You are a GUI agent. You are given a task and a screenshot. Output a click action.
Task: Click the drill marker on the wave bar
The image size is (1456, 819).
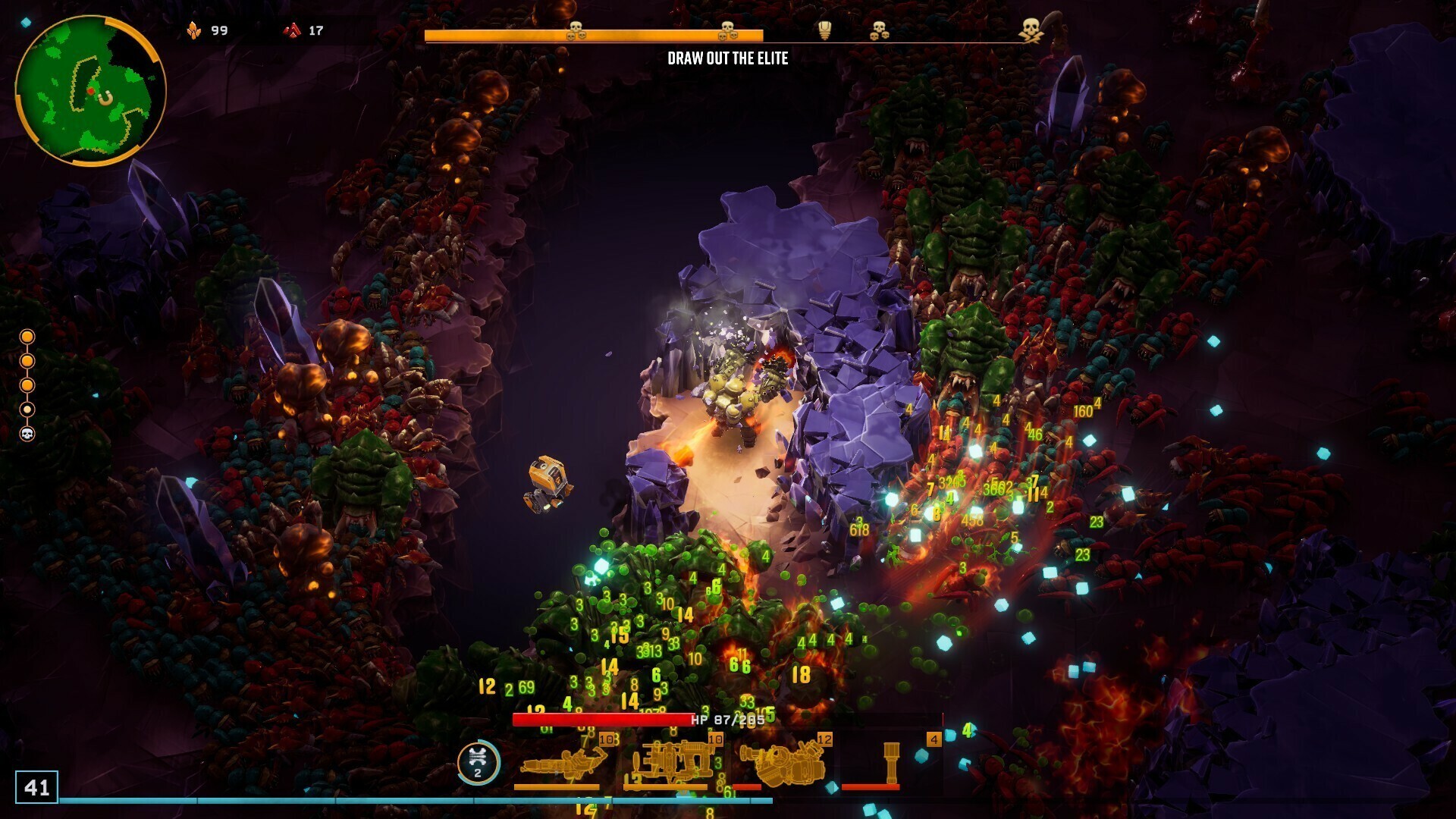(x=825, y=30)
